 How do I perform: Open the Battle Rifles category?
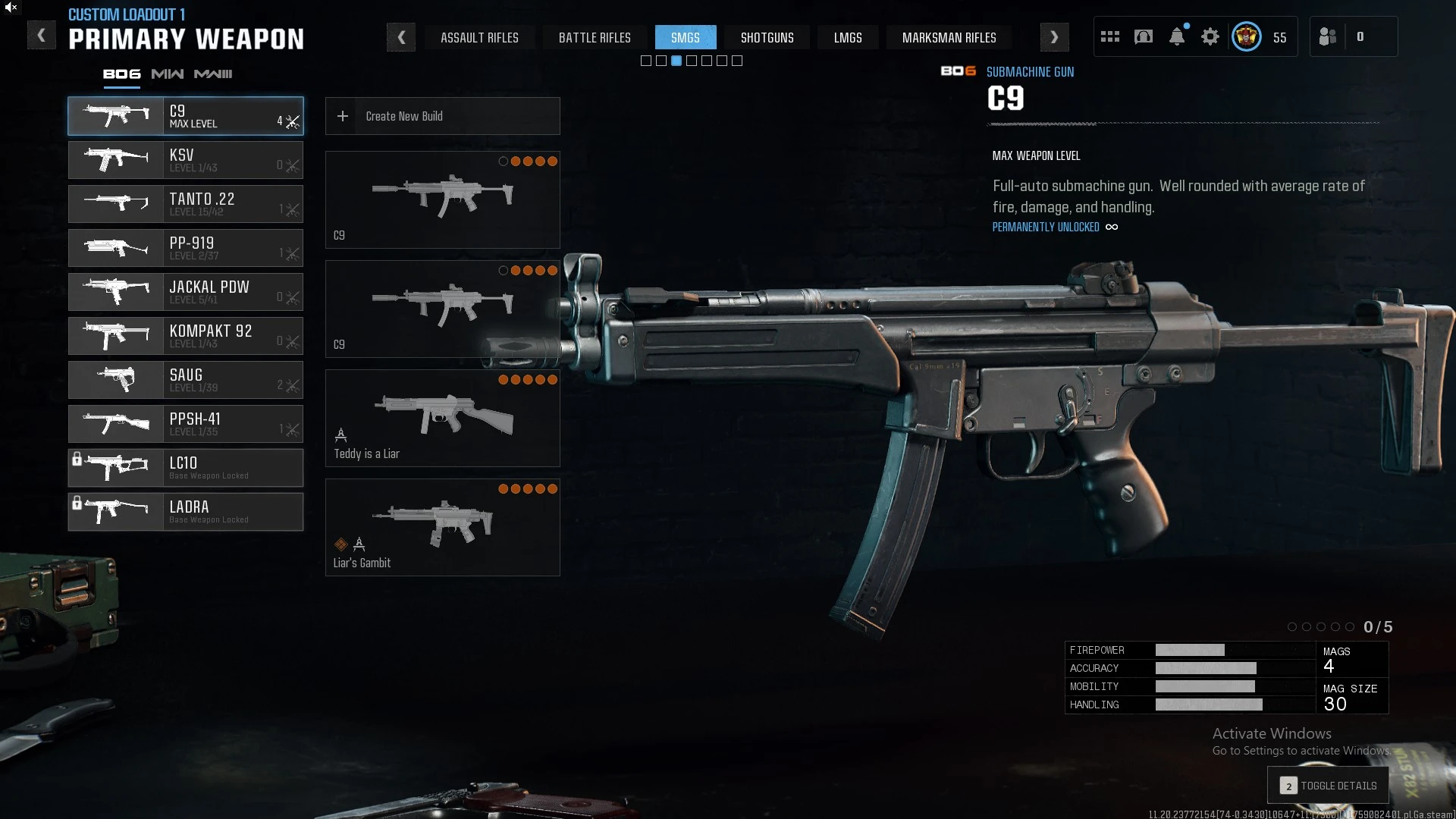coord(595,38)
